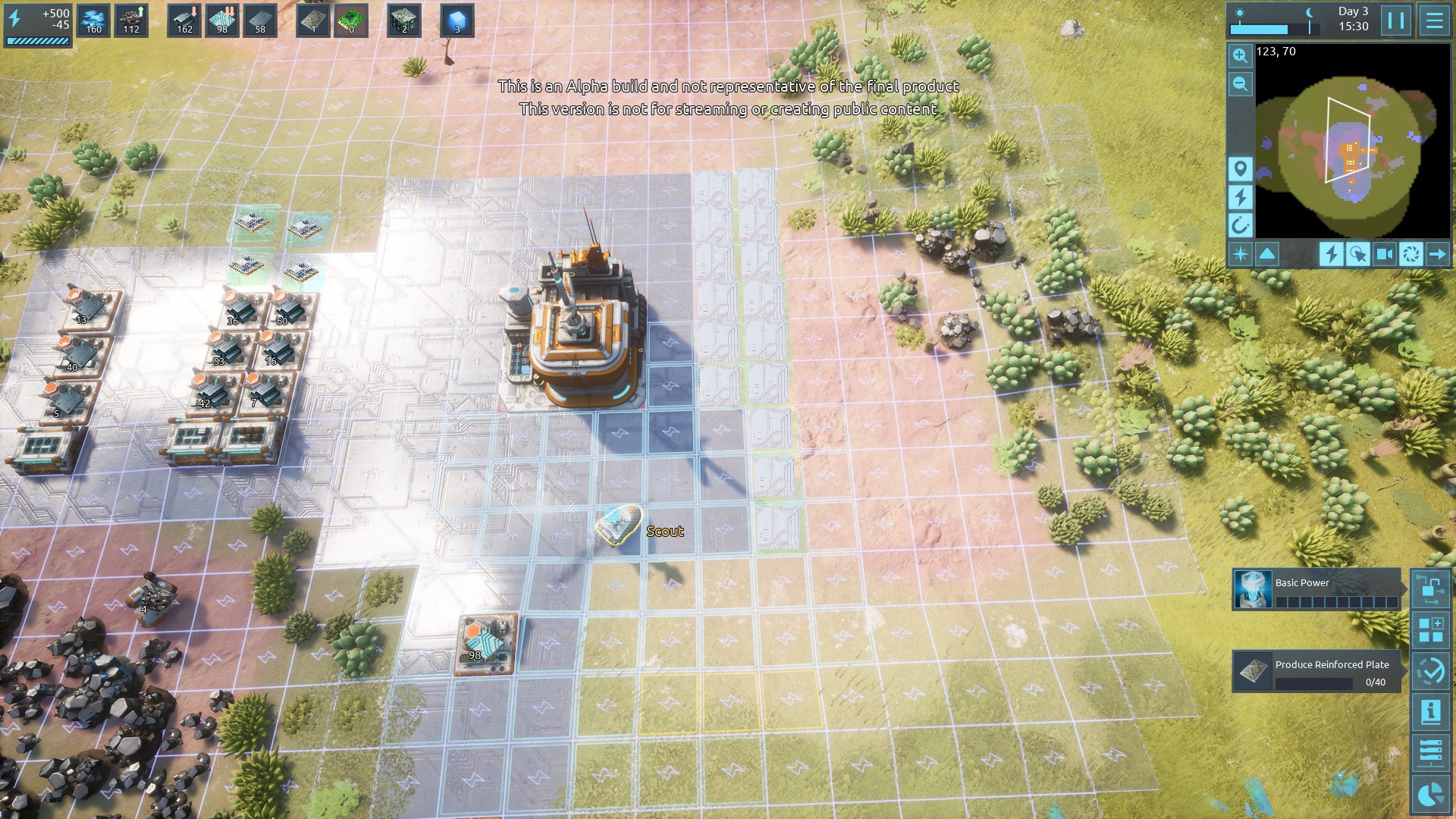The image size is (1456, 819).
Task: Click the upward triangle button below the minimap
Action: click(1267, 254)
